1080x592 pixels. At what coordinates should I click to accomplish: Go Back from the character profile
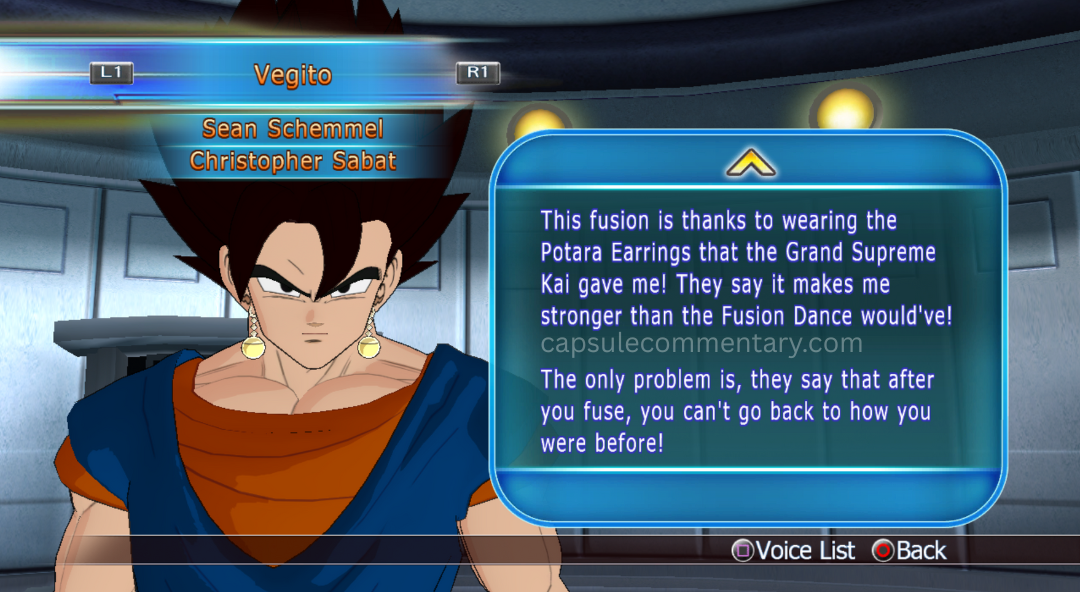pyautogui.click(x=909, y=551)
